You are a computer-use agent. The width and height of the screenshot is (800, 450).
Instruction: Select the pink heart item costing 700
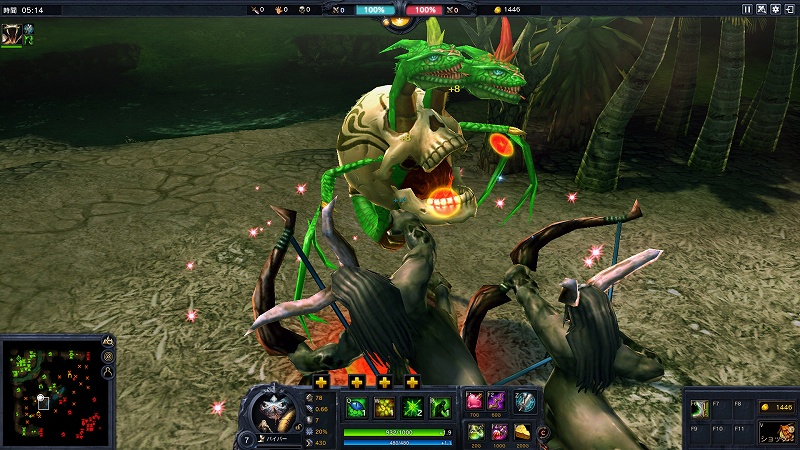475,401
